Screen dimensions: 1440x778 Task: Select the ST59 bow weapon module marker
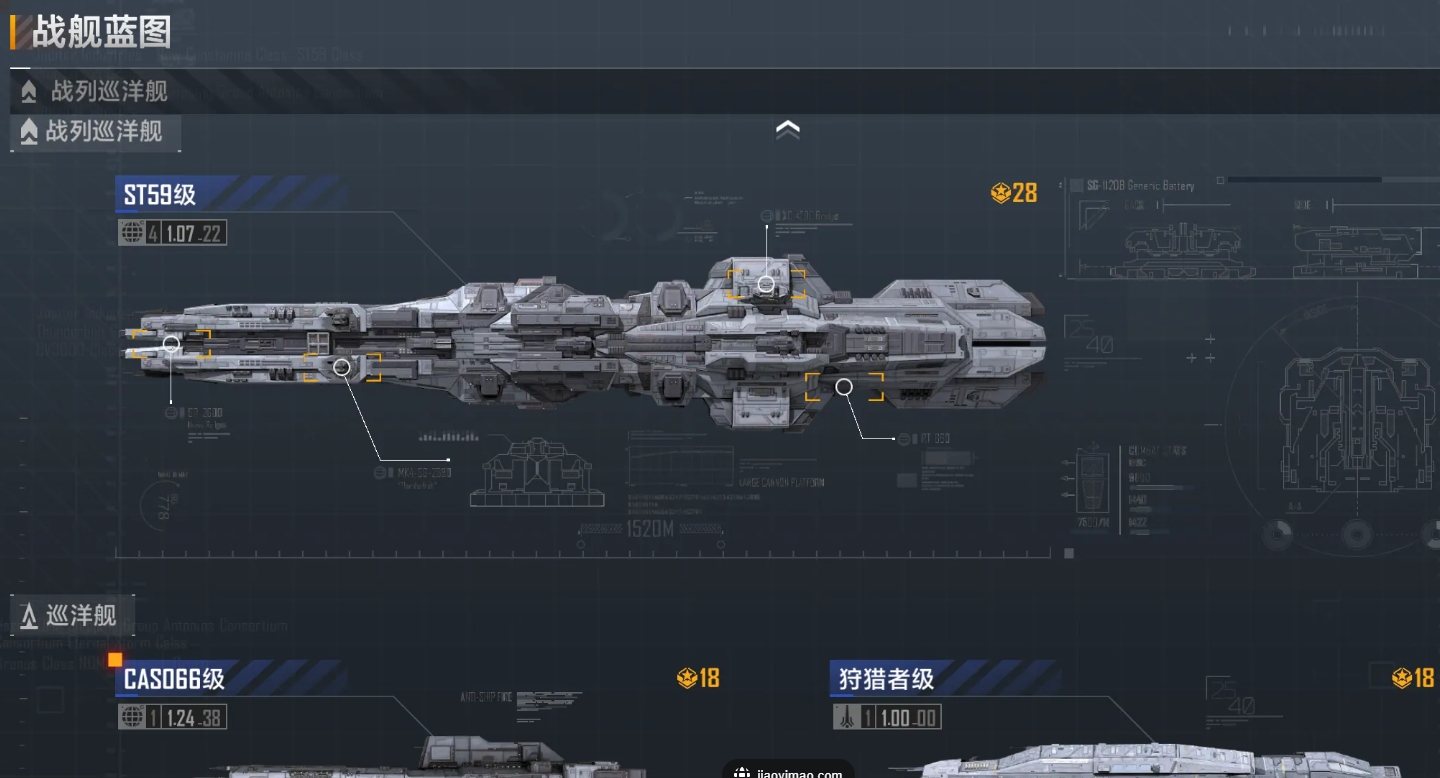click(x=171, y=344)
